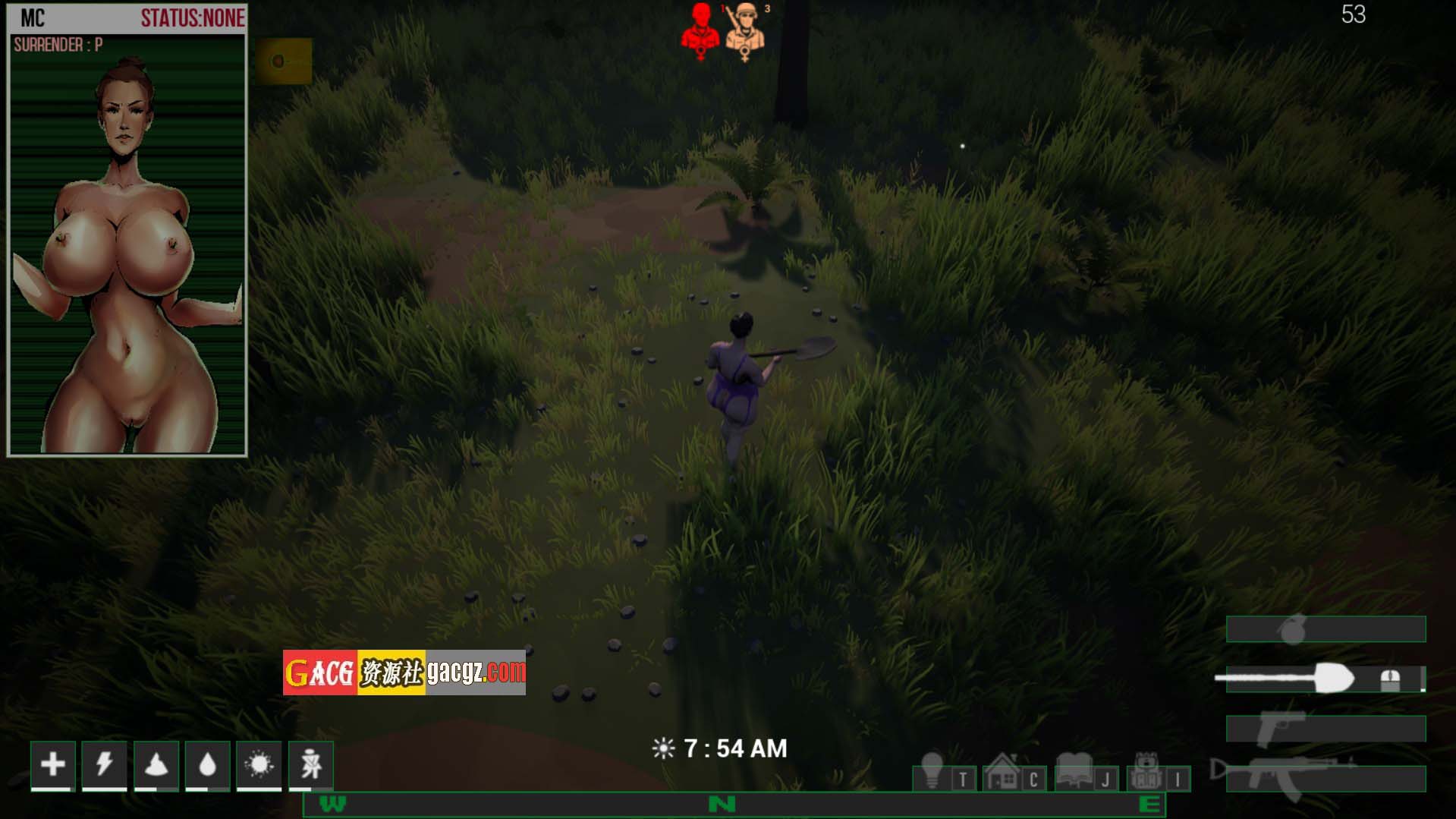Image resolution: width=1456 pixels, height=819 pixels.
Task: Open the backpack inventory
Action: pyautogui.click(x=1146, y=772)
